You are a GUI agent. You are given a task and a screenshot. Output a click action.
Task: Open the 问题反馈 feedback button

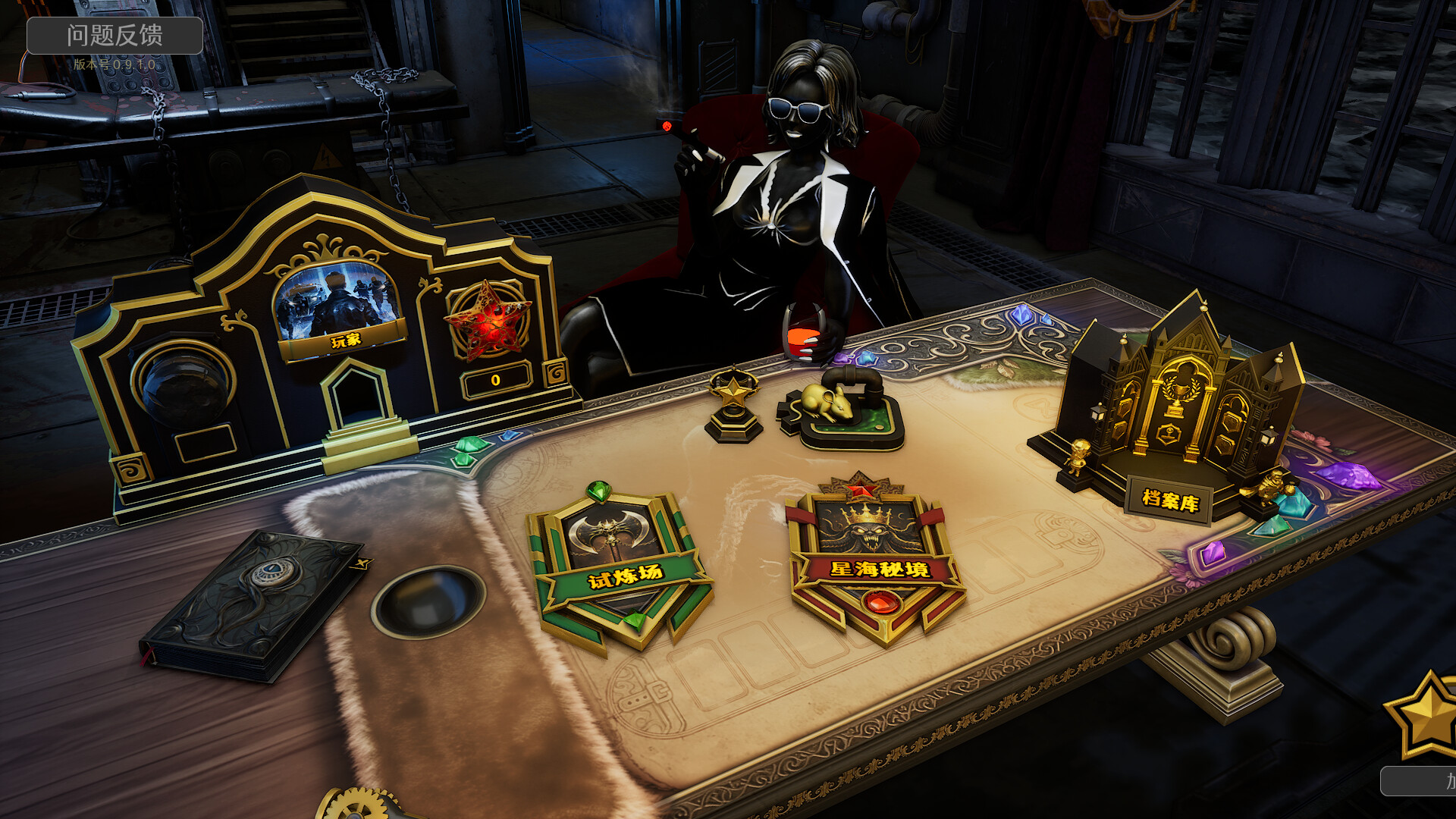[115, 36]
